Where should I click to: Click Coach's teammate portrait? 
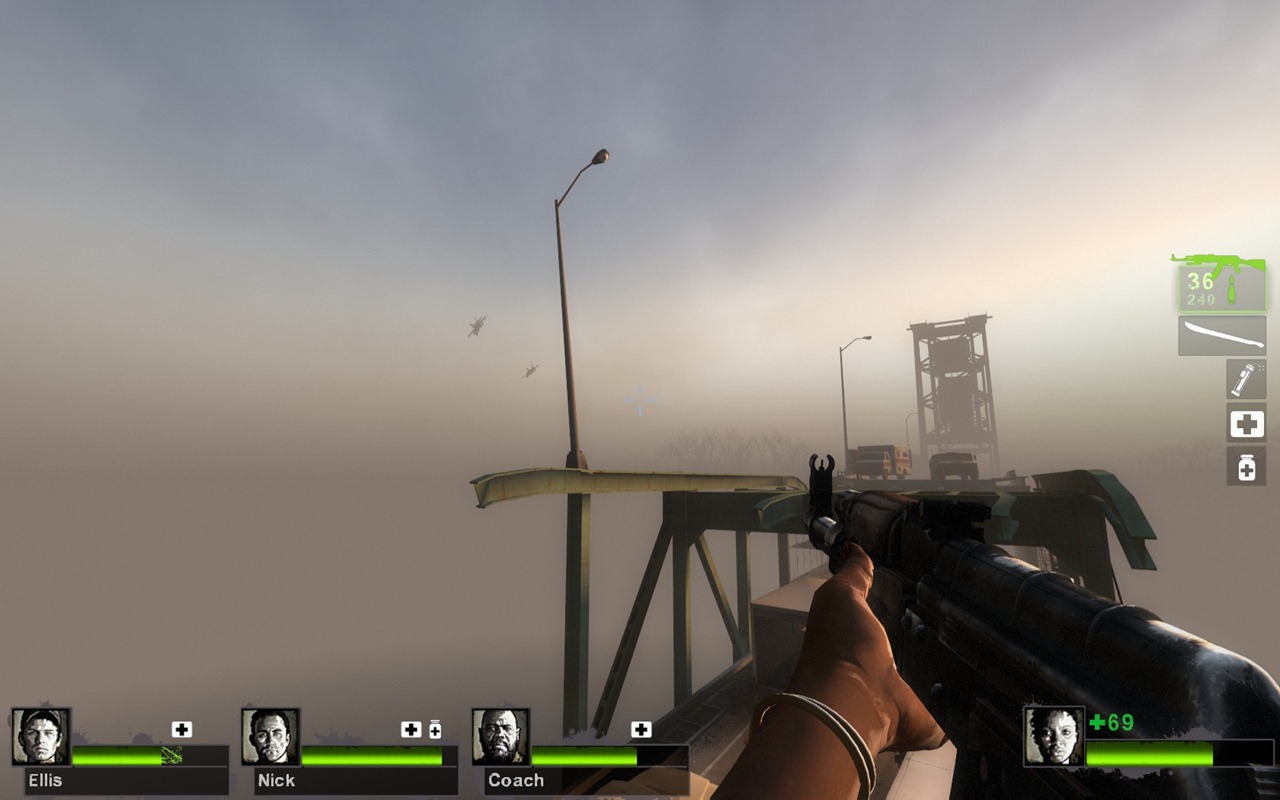500,737
